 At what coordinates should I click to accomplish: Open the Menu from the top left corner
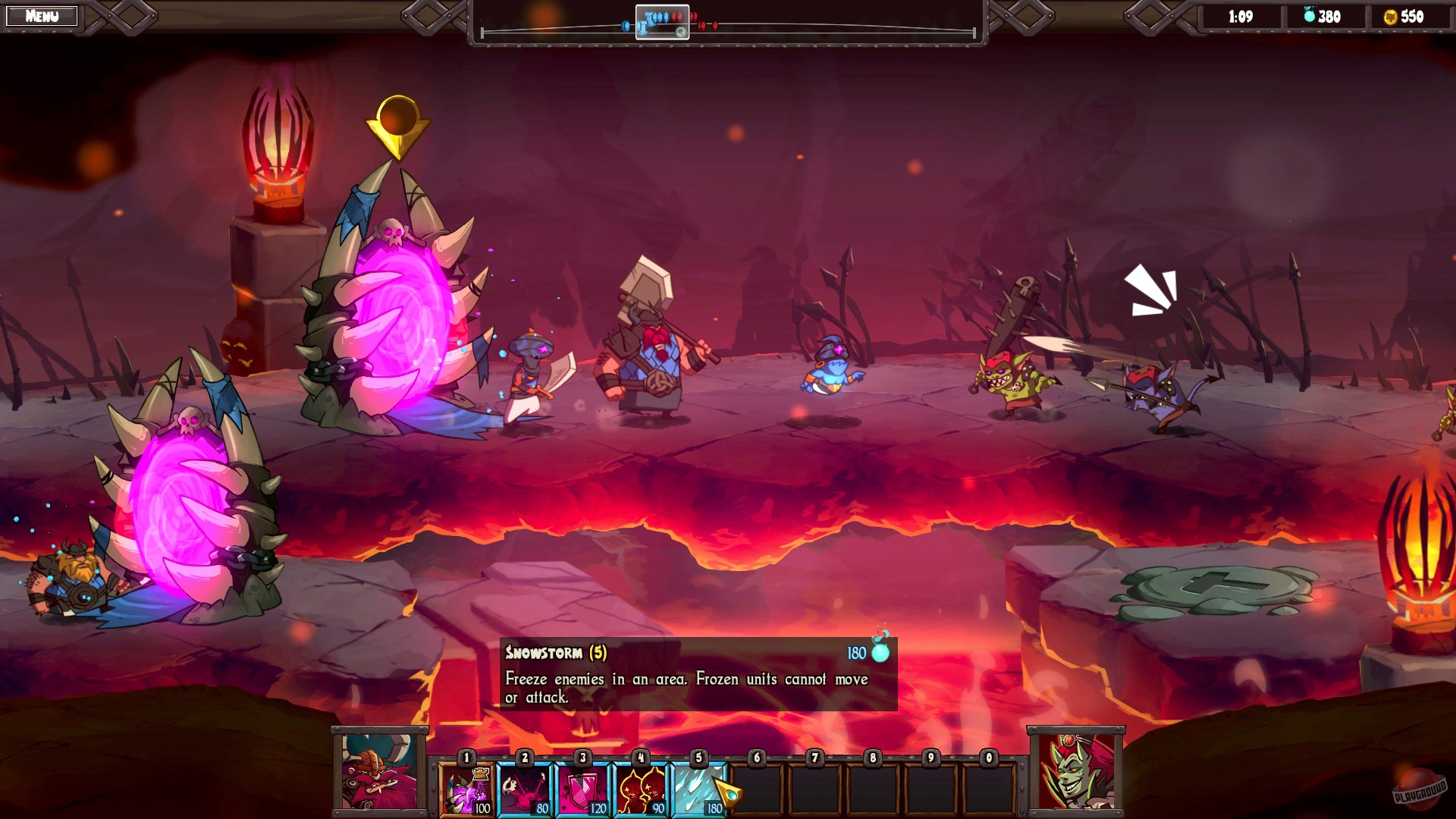click(42, 15)
